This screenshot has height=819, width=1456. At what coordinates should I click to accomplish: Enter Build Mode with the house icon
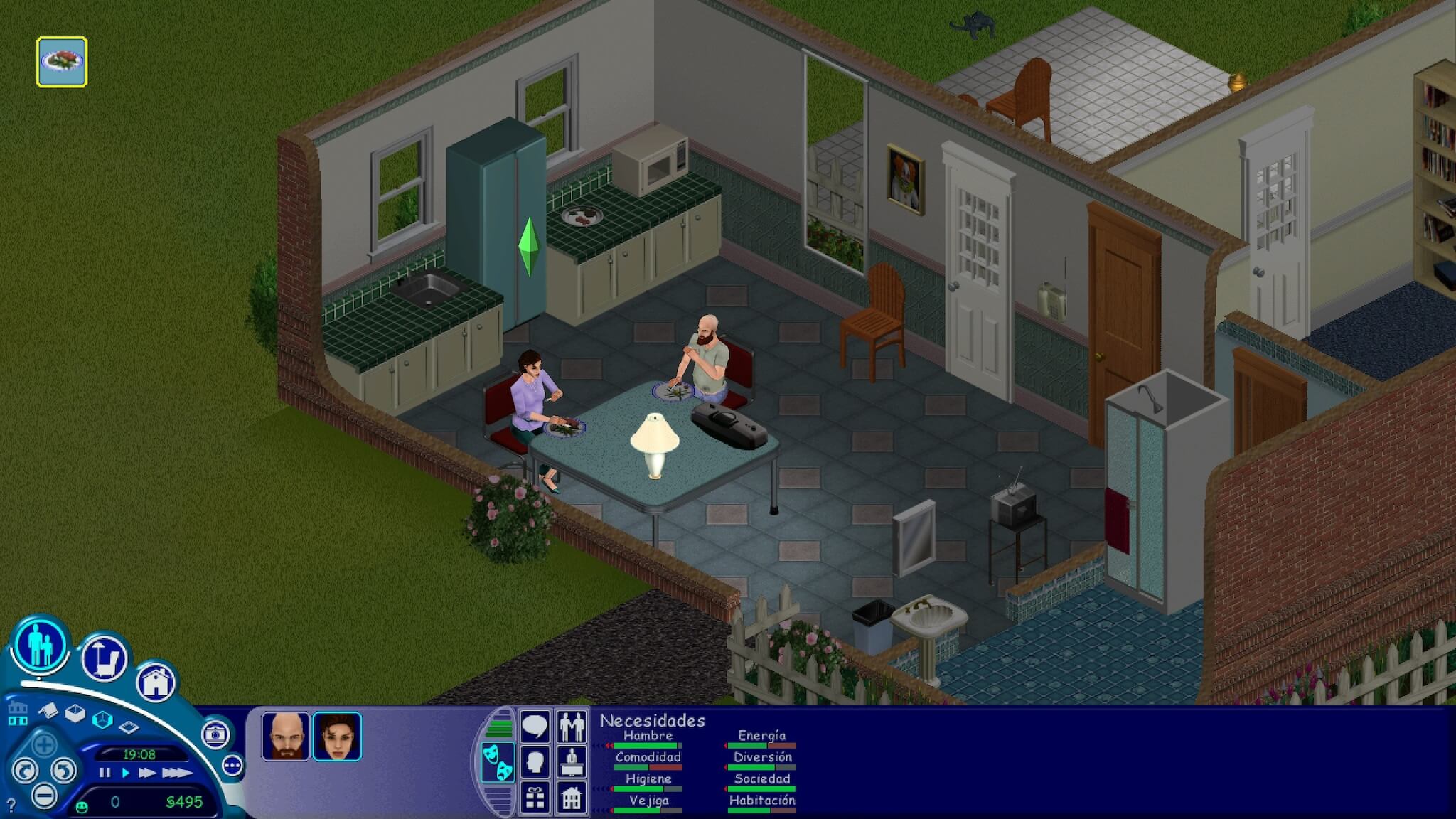click(x=156, y=682)
